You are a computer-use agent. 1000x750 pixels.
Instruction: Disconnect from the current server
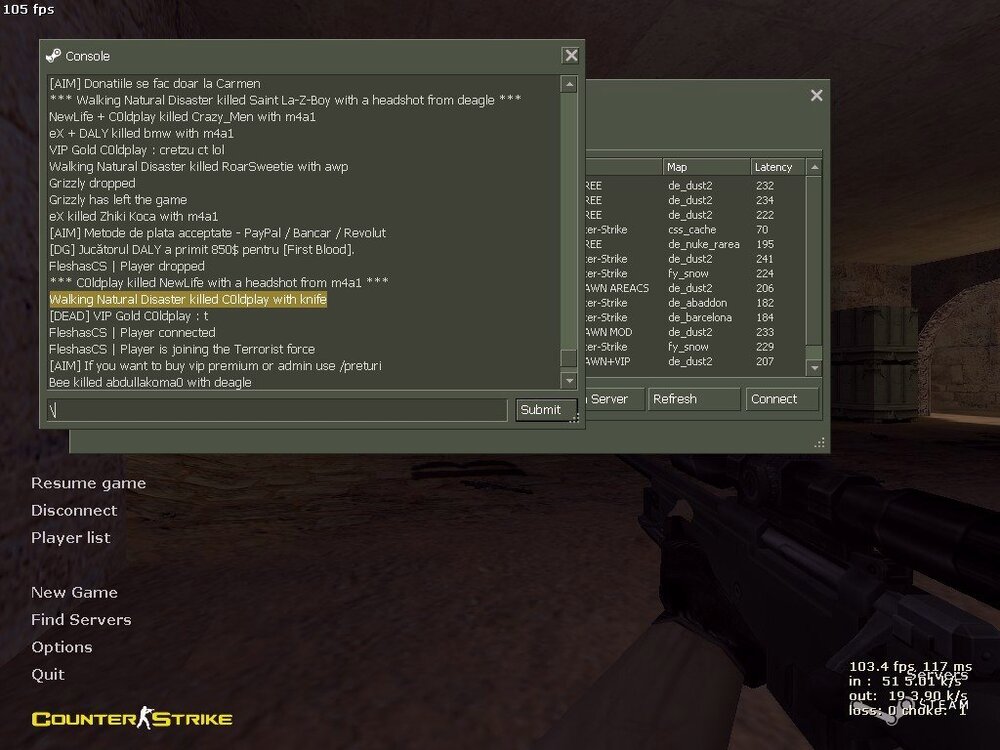(74, 511)
